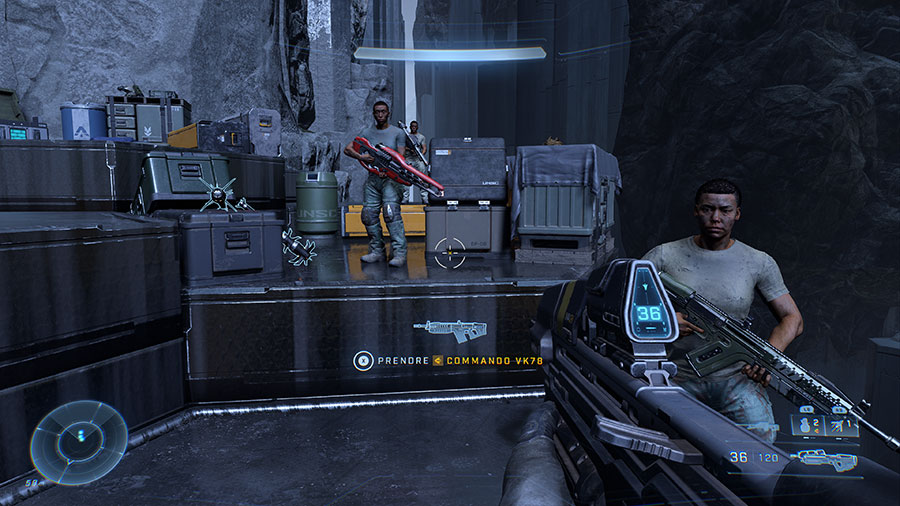Click the circular motion tracker radar
Screen dimensions: 900x506
coord(78,441)
